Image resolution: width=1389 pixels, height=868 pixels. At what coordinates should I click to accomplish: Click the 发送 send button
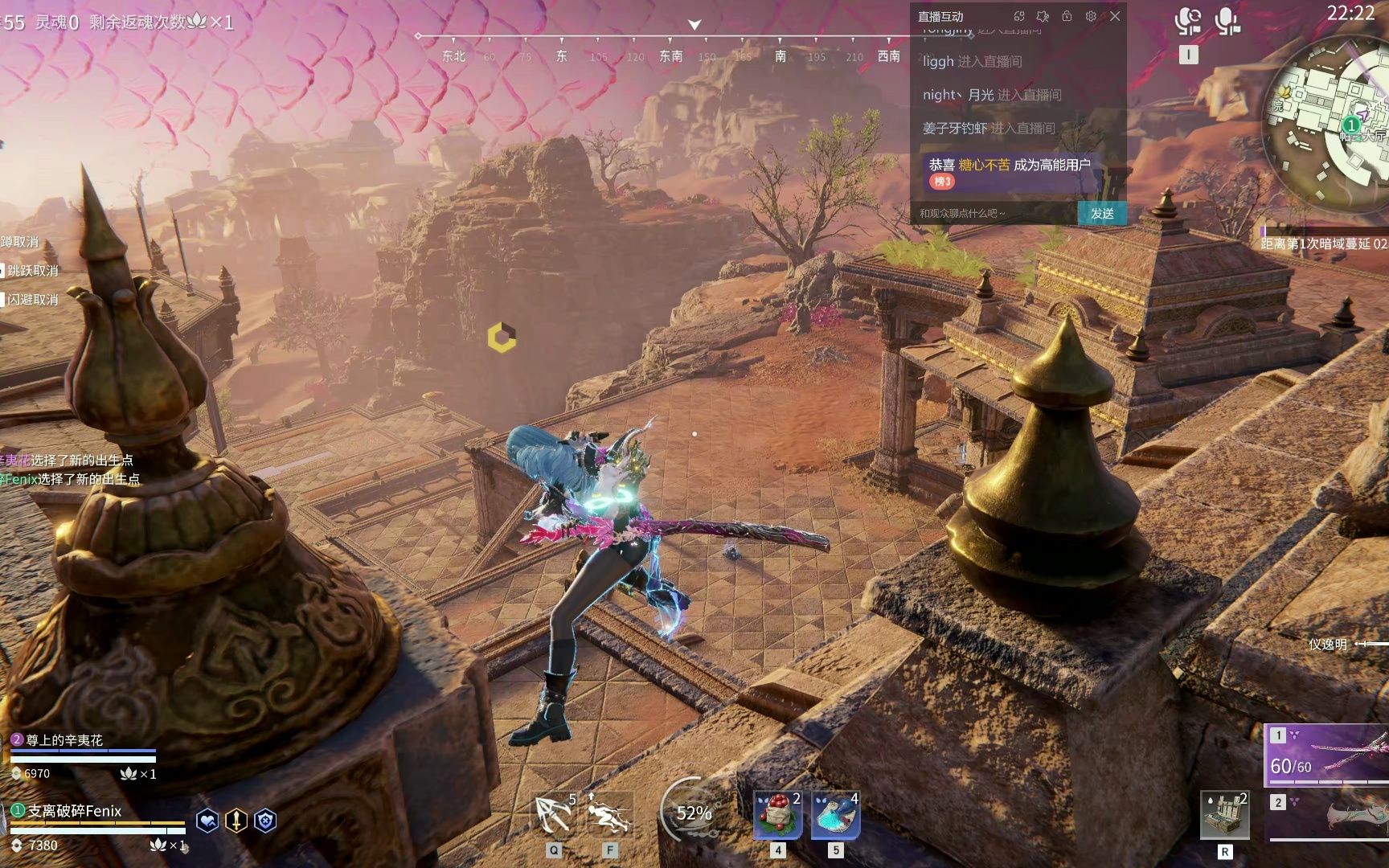point(1101,213)
